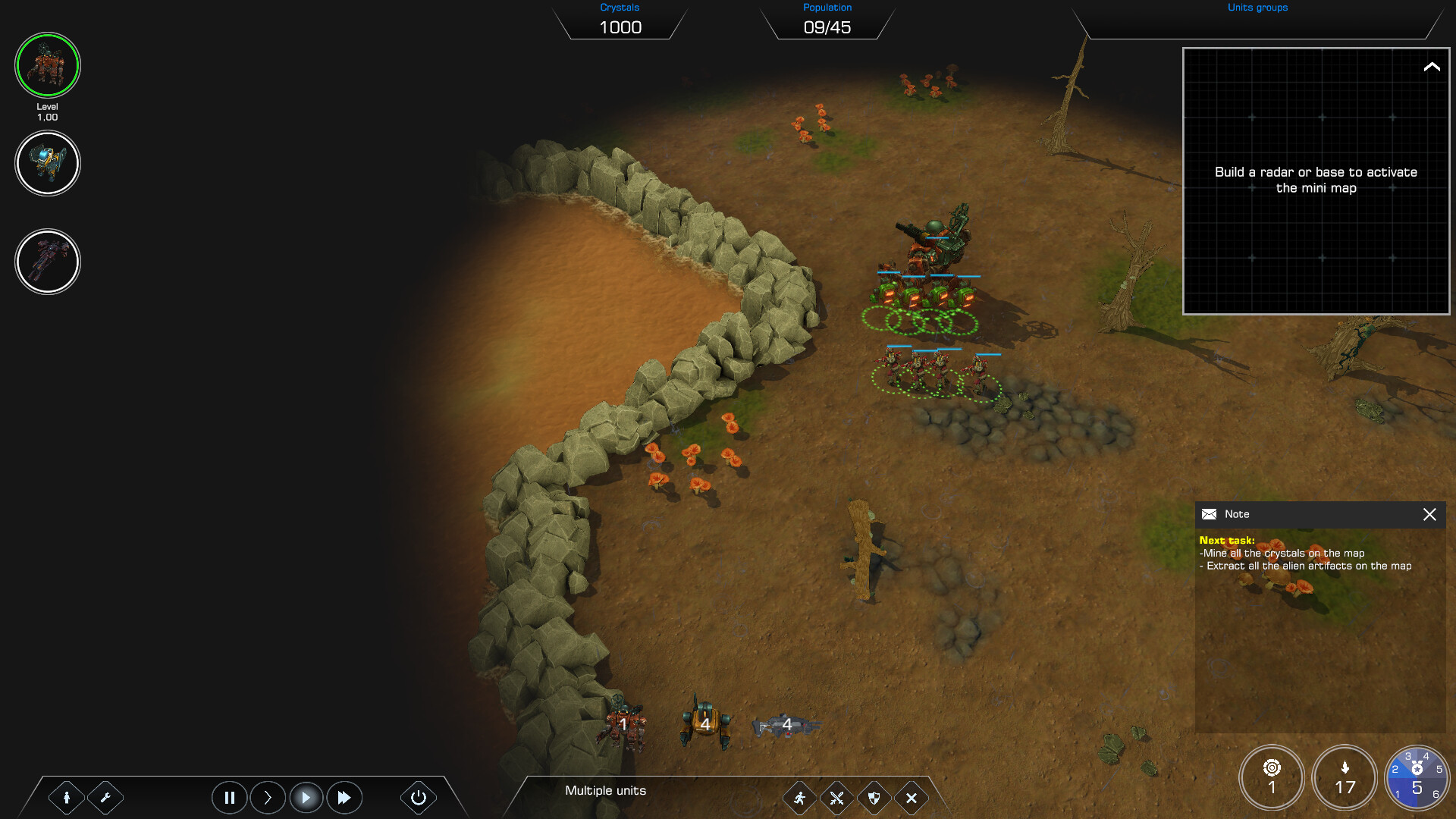Advance one step with the chevron control
1456x819 pixels.
(267, 797)
